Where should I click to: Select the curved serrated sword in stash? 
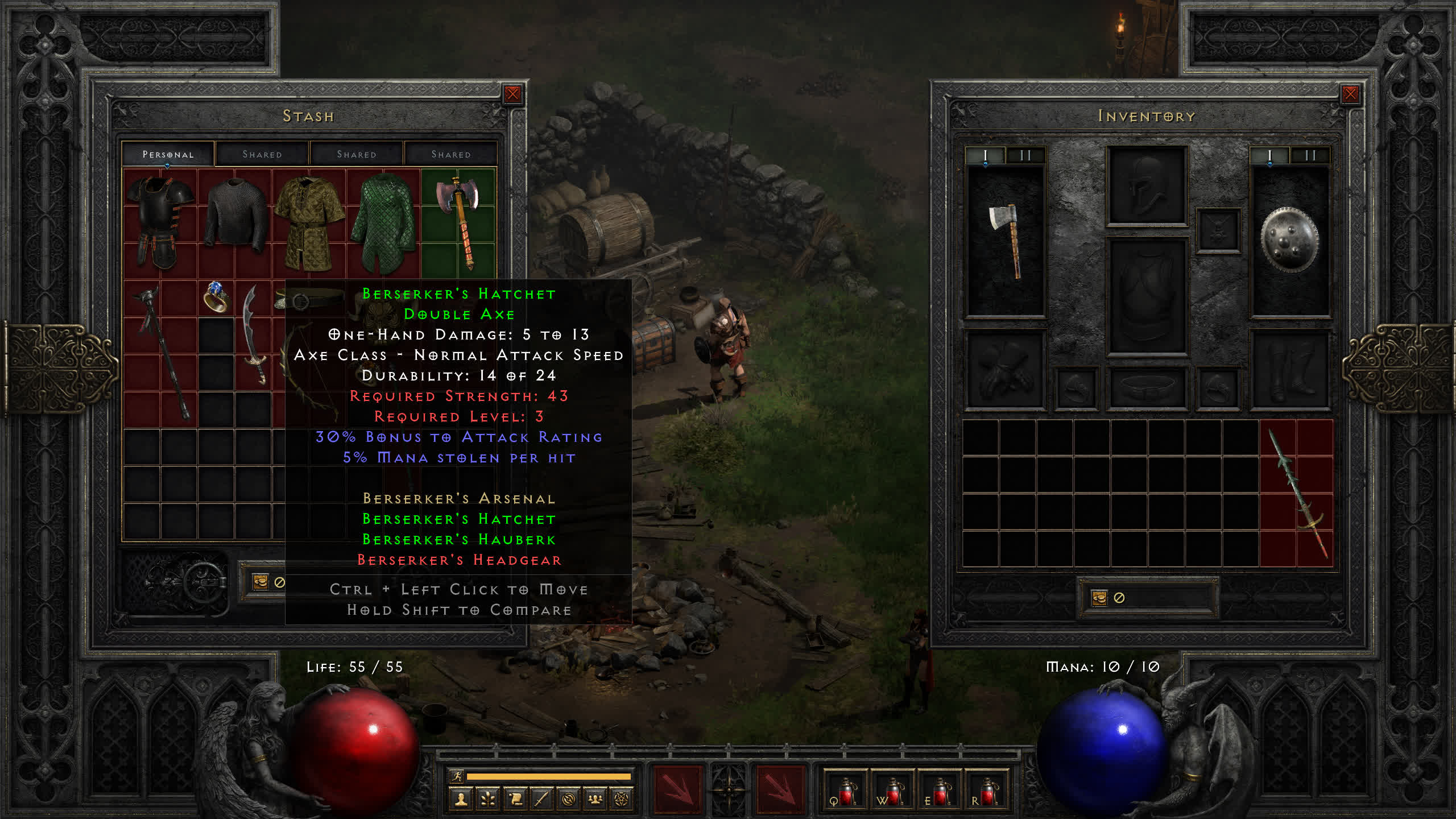point(254,334)
